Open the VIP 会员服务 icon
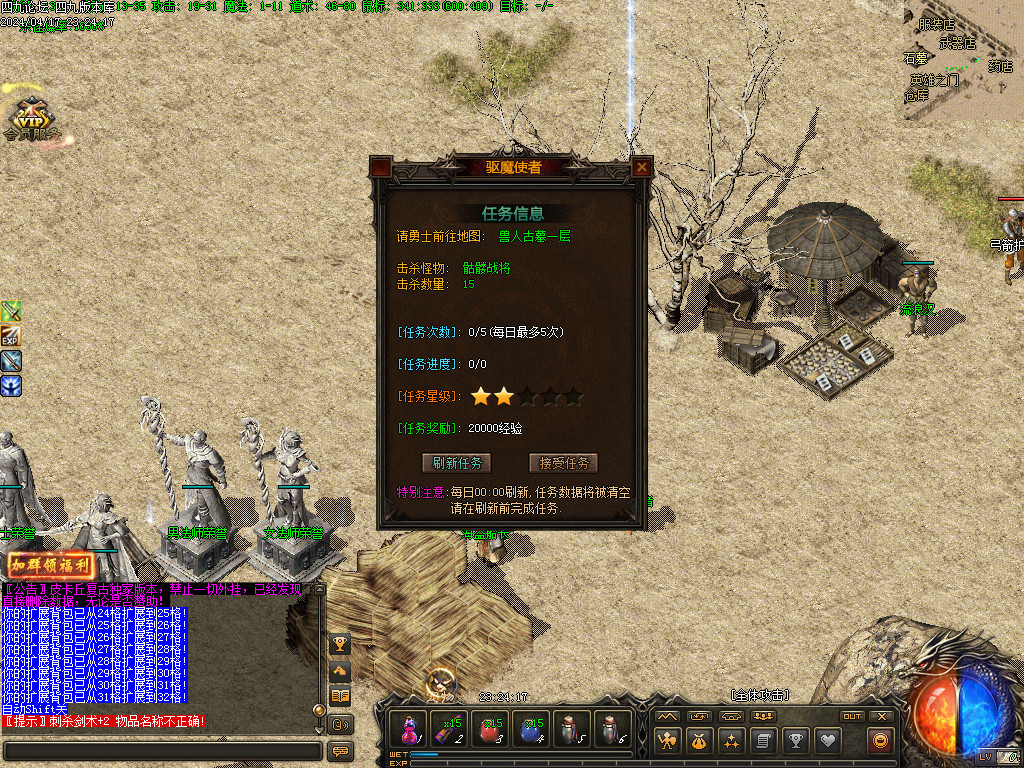This screenshot has width=1024, height=768. coord(30,118)
